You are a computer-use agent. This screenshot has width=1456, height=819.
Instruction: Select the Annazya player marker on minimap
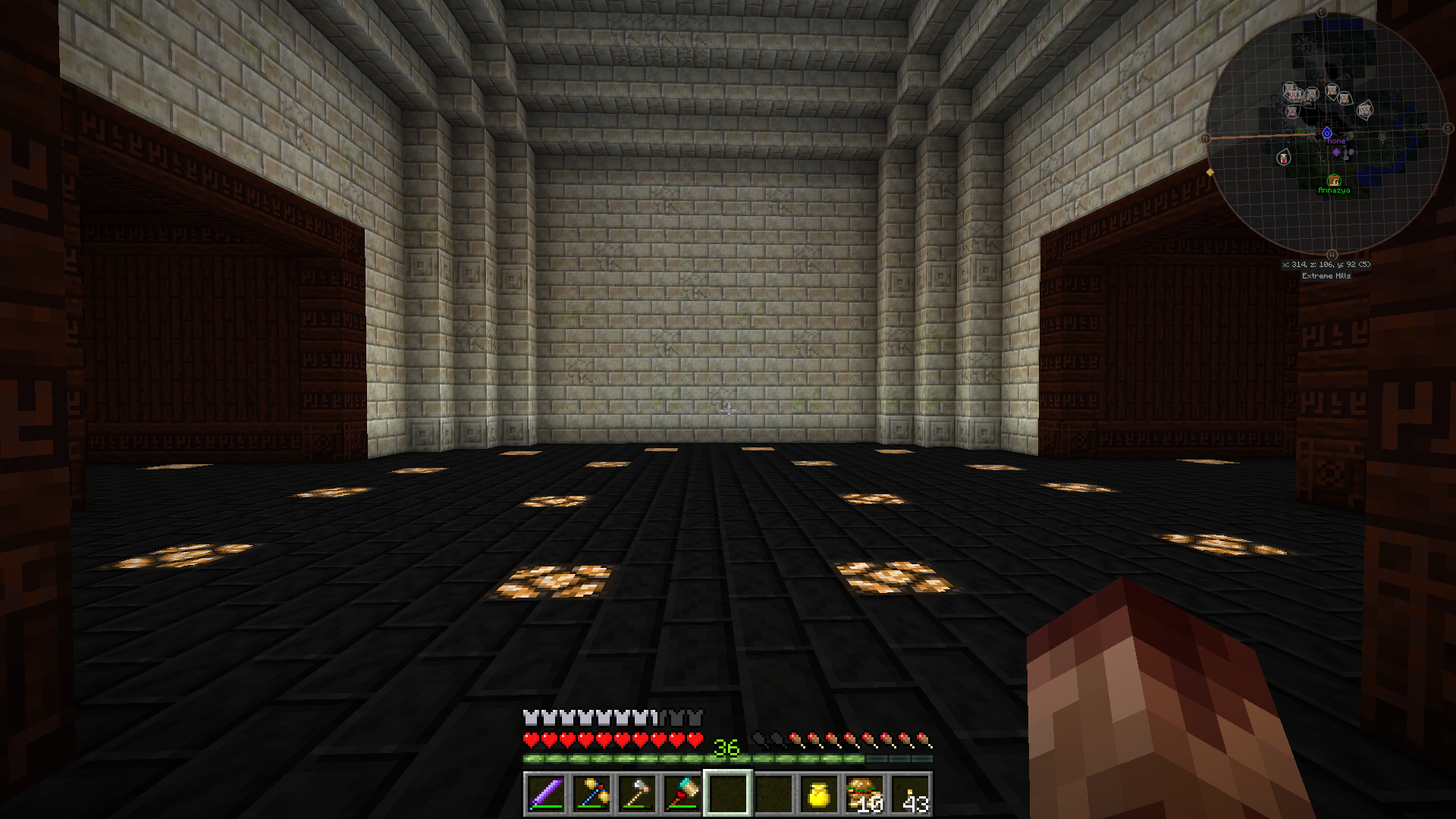pyautogui.click(x=1334, y=180)
